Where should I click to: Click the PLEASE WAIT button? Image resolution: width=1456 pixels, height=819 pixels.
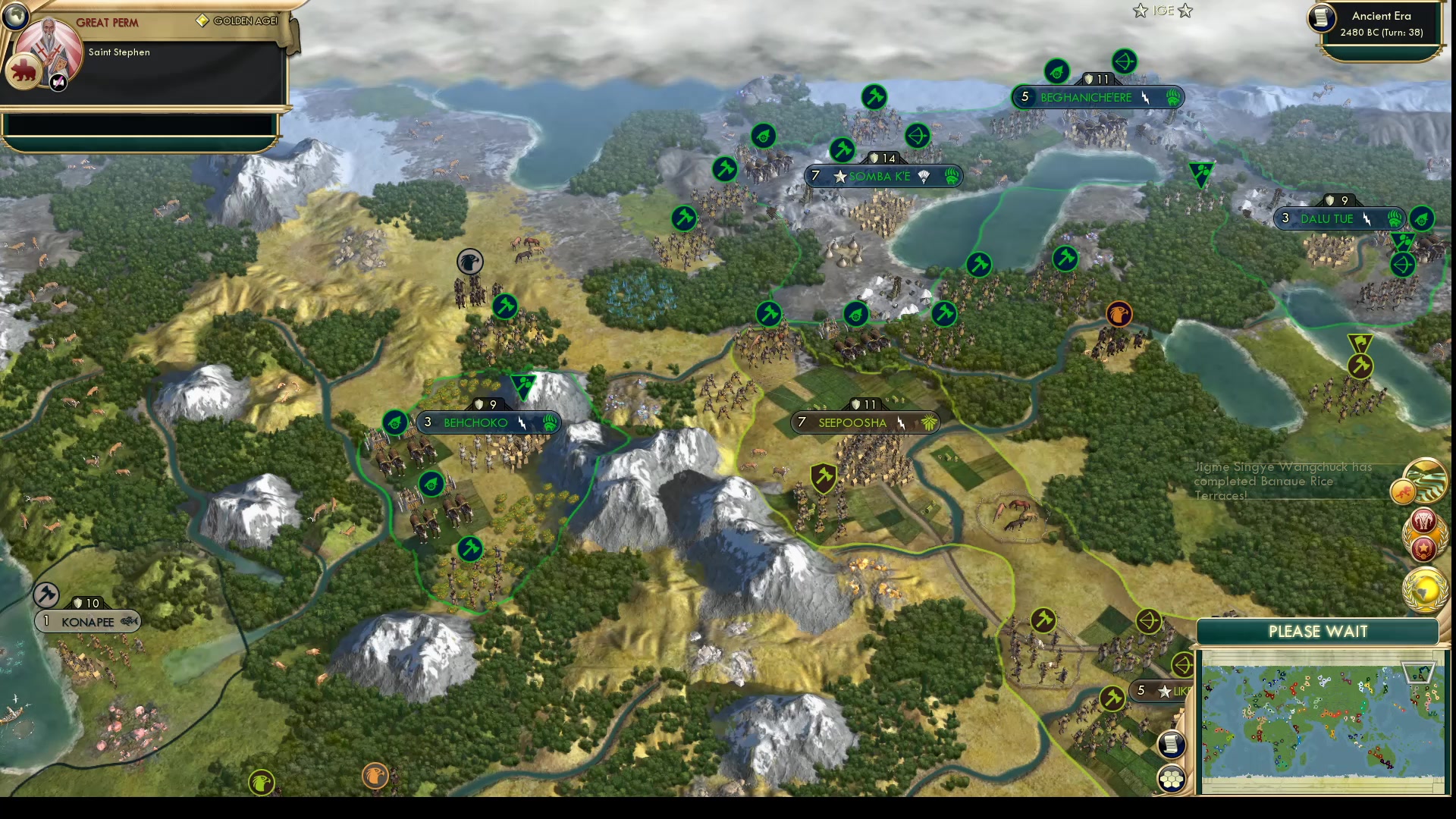coord(1317,631)
